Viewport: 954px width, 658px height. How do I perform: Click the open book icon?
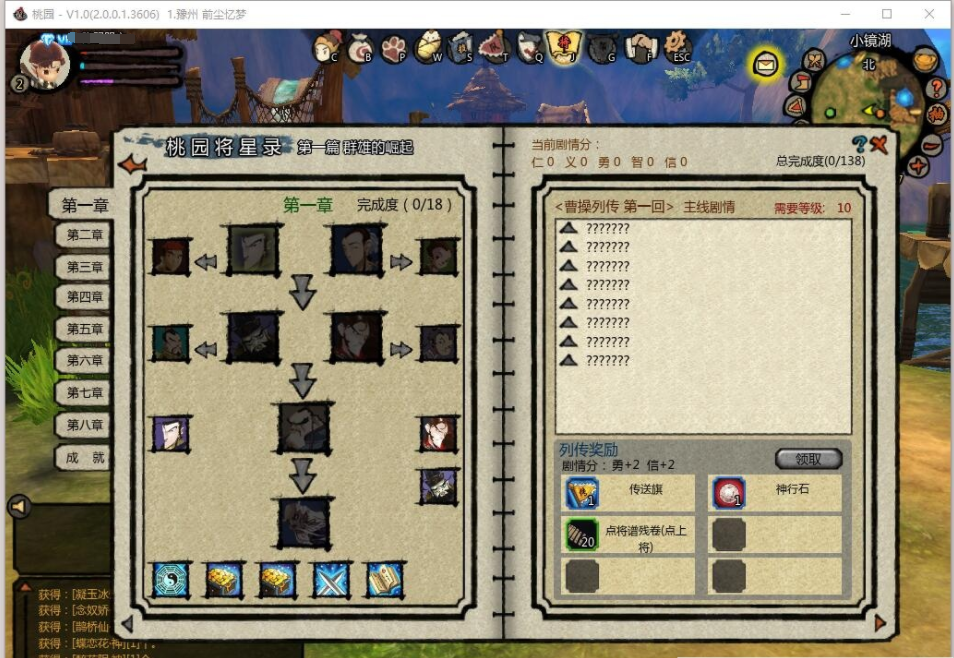coord(384,580)
